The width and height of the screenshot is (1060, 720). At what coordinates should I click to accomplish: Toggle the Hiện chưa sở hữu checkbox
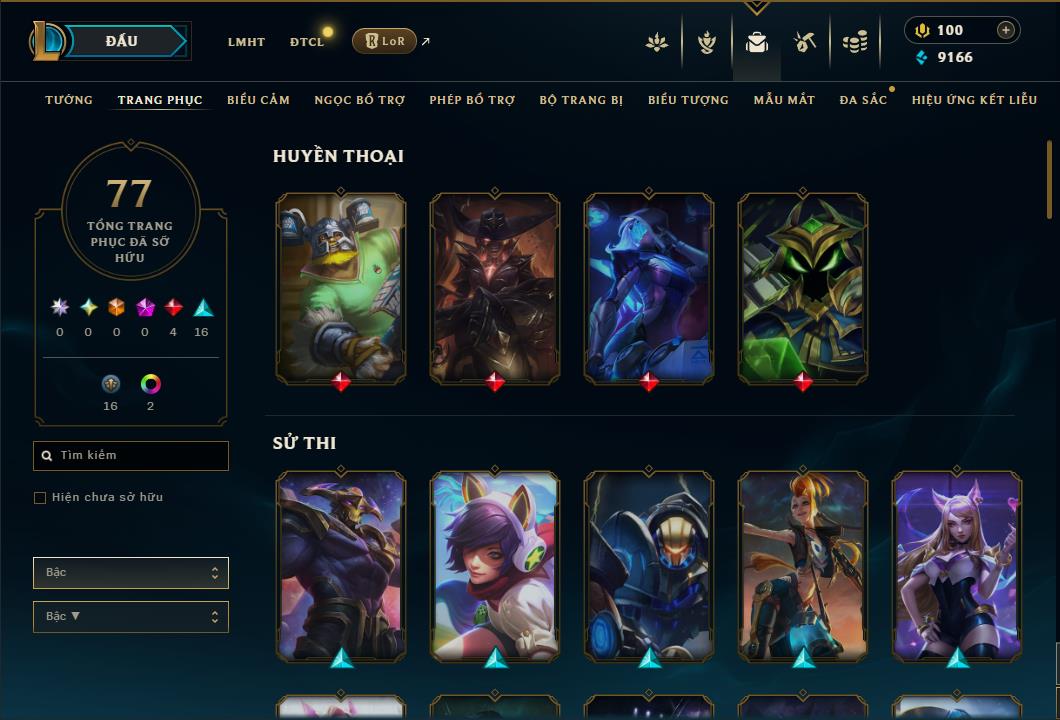click(x=40, y=498)
